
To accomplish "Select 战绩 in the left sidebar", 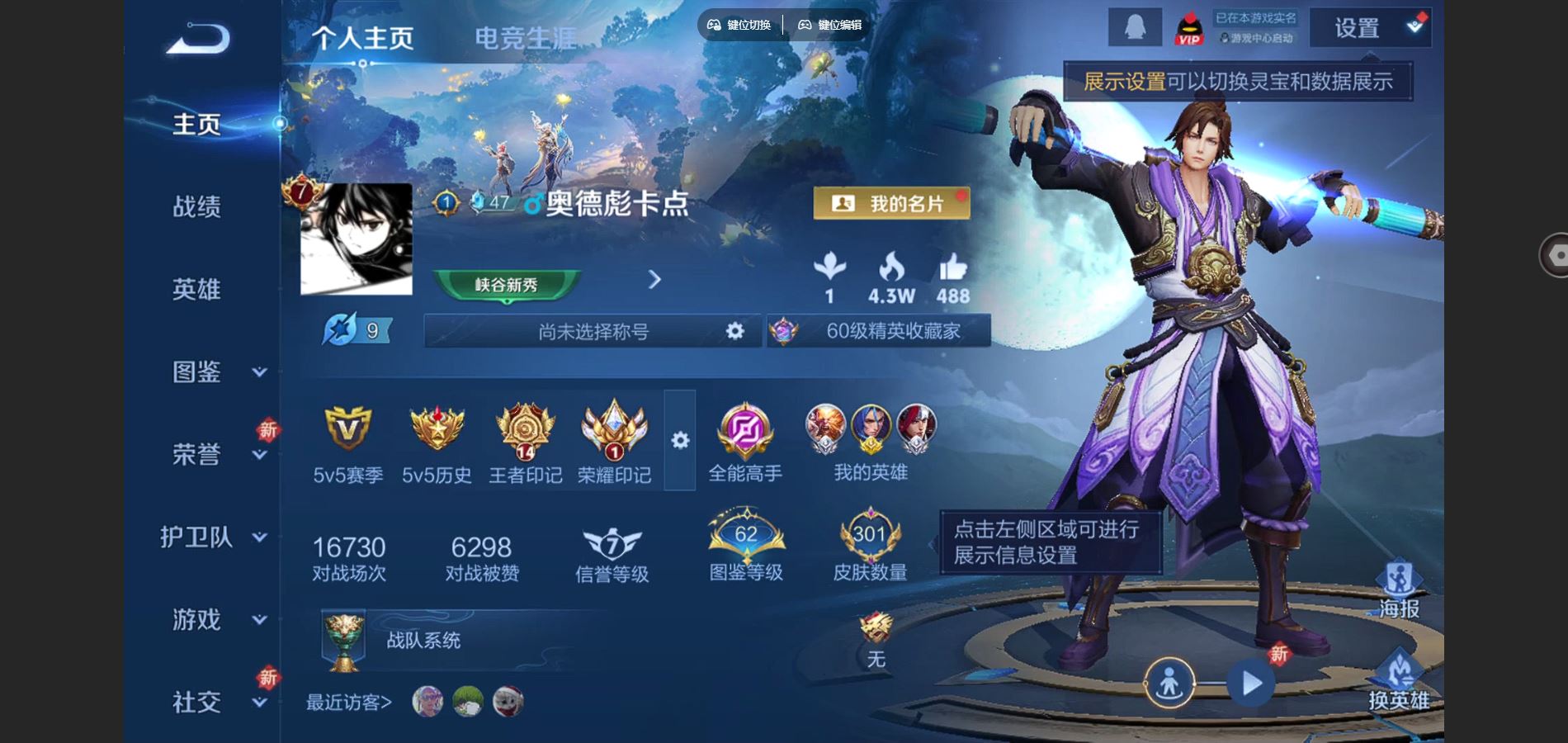I will 196,208.
